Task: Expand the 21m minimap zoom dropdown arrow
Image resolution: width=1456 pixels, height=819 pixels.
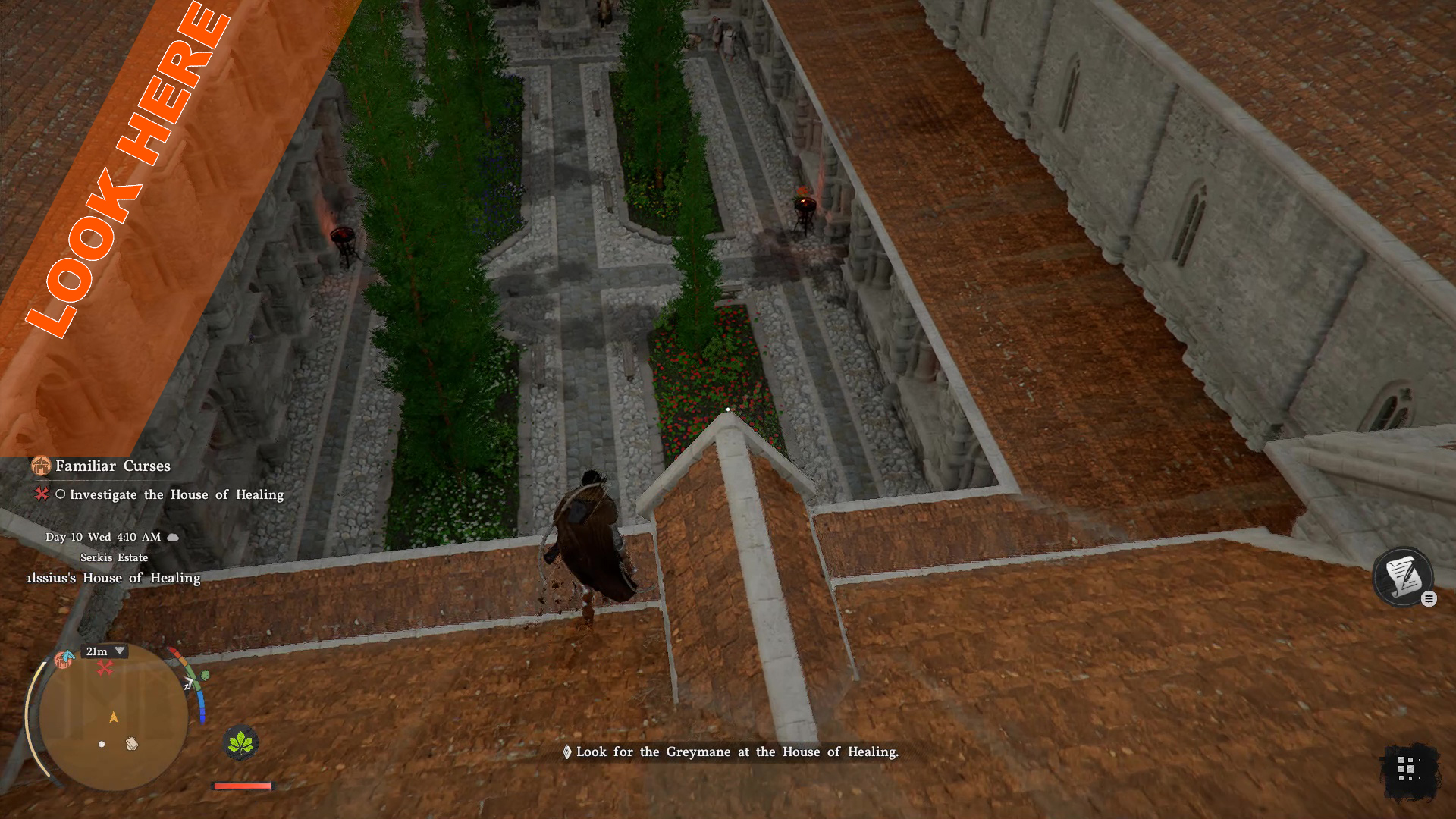Action: point(120,651)
